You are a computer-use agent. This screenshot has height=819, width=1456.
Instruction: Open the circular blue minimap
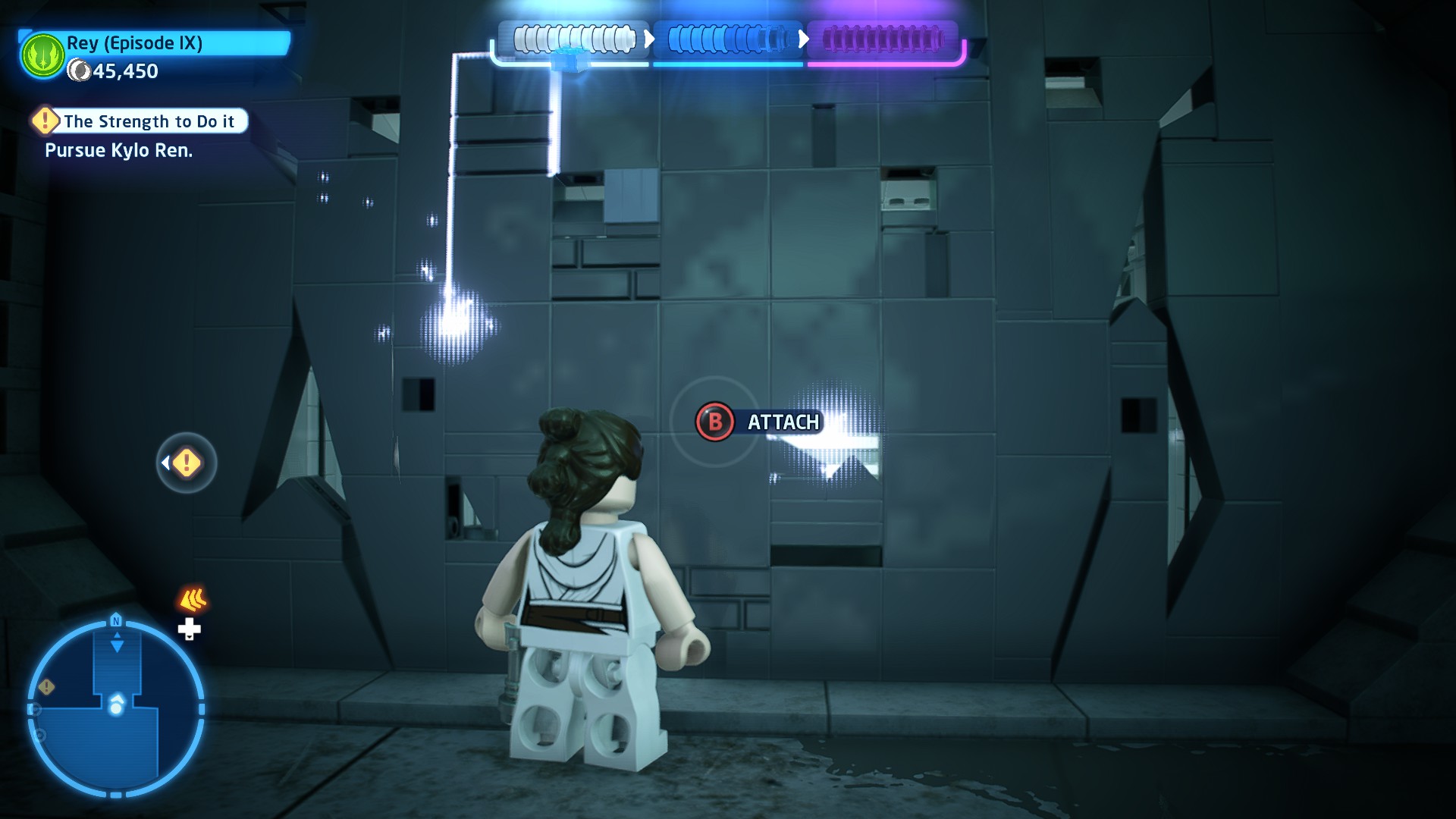(116, 708)
